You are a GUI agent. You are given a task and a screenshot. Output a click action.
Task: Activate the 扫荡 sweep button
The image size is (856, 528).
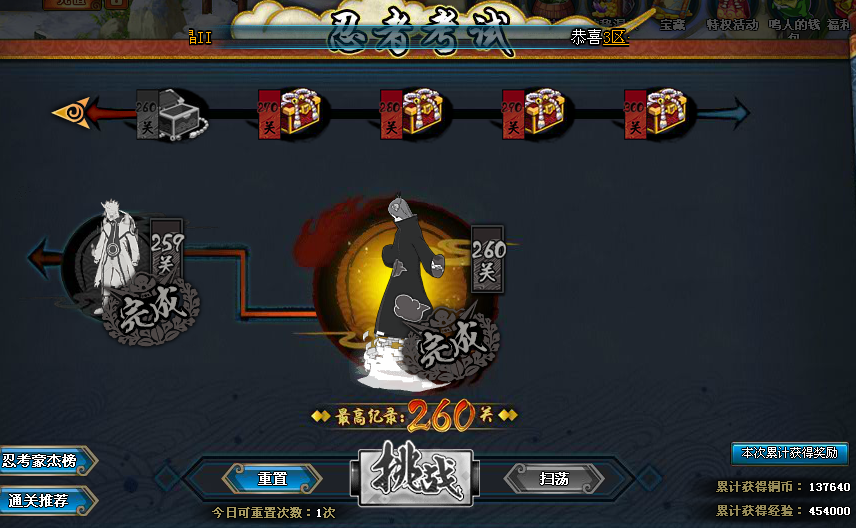point(554,479)
